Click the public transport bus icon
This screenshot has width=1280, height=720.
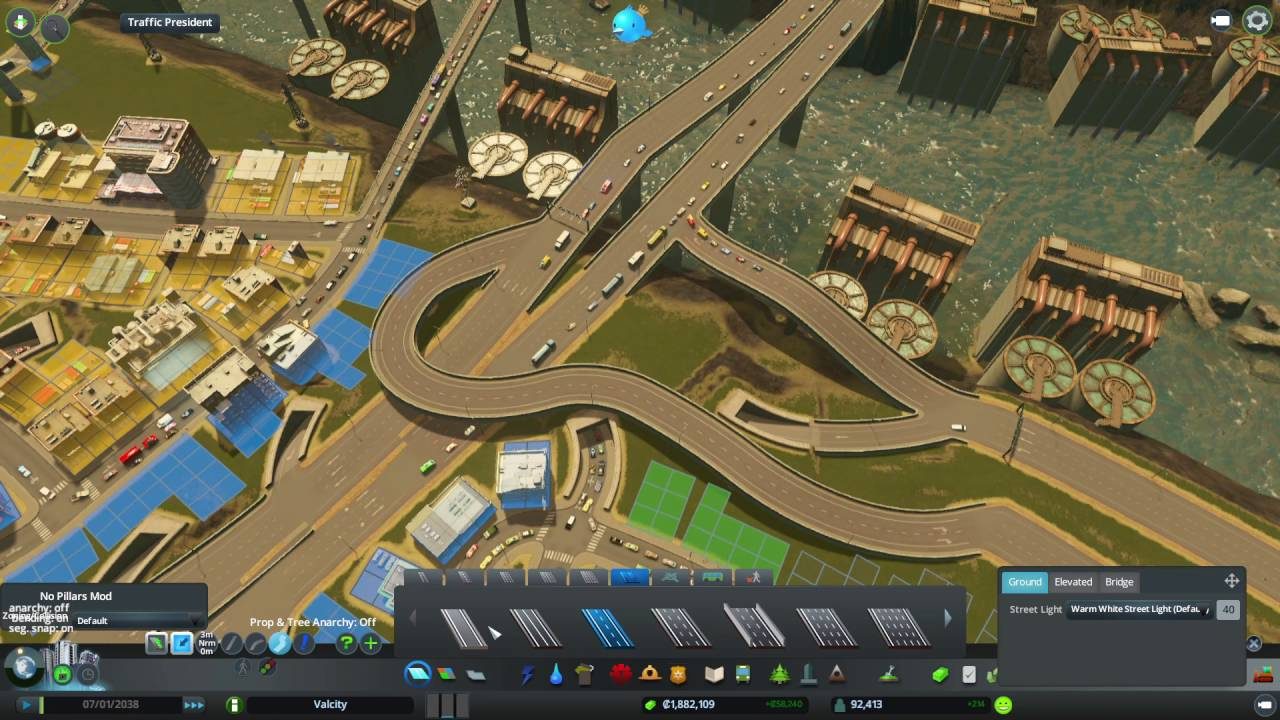pyautogui.click(x=742, y=674)
